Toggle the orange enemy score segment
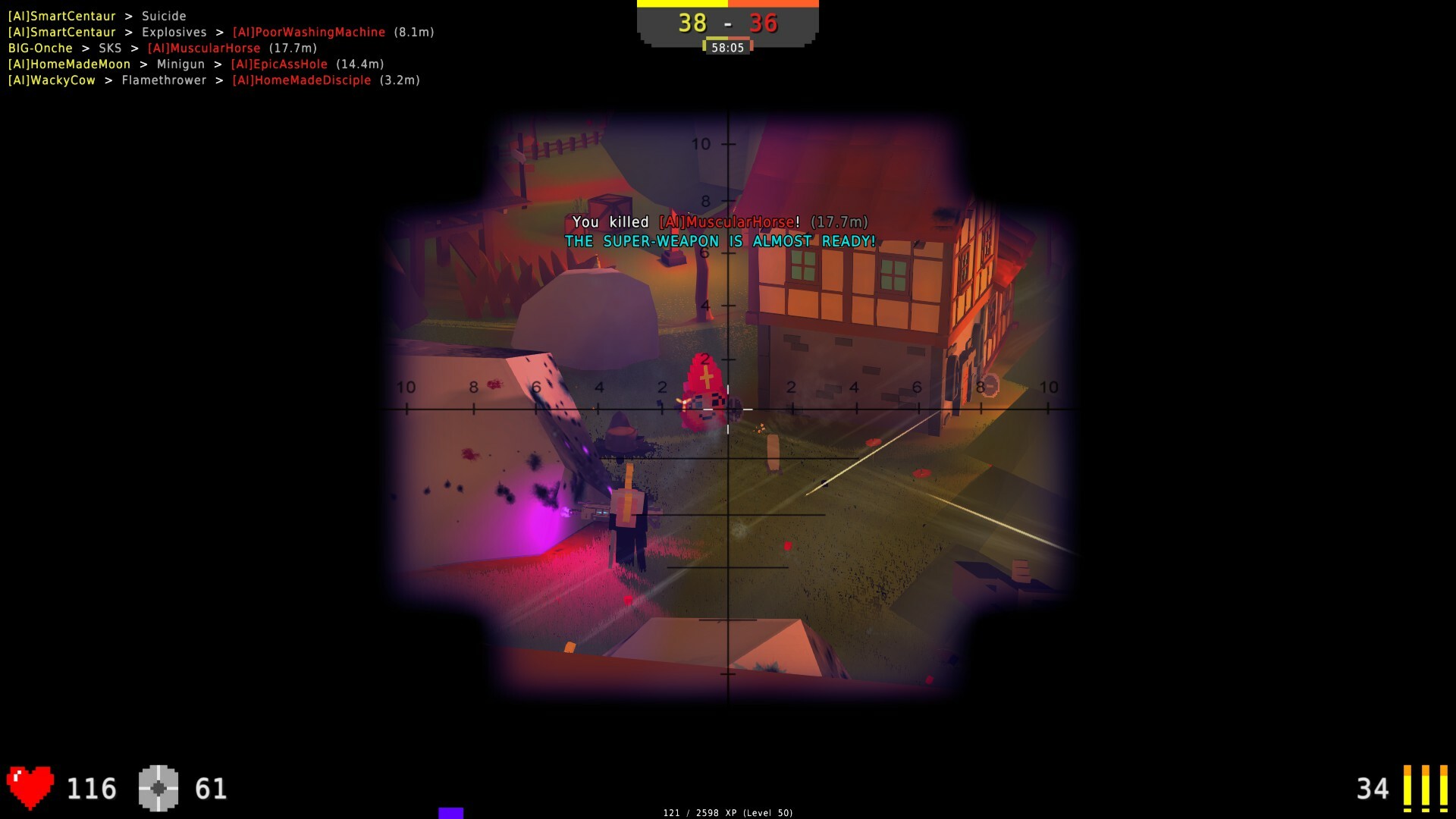The height and width of the screenshot is (819, 1456). [773, 4]
